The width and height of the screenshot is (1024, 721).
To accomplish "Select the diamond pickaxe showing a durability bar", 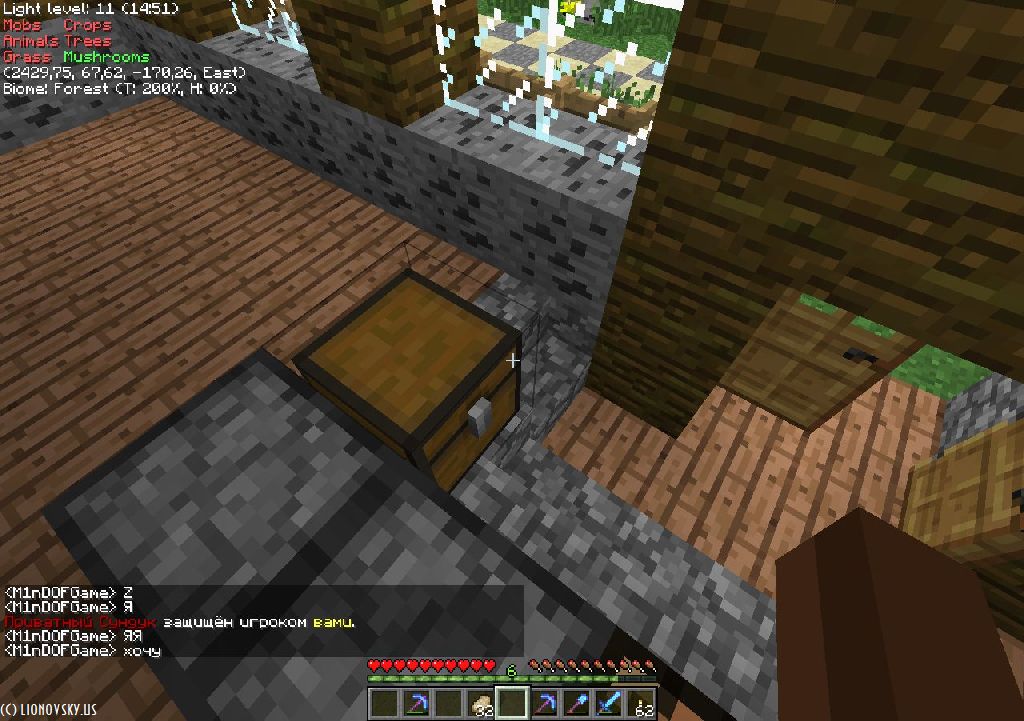I will [x=417, y=703].
